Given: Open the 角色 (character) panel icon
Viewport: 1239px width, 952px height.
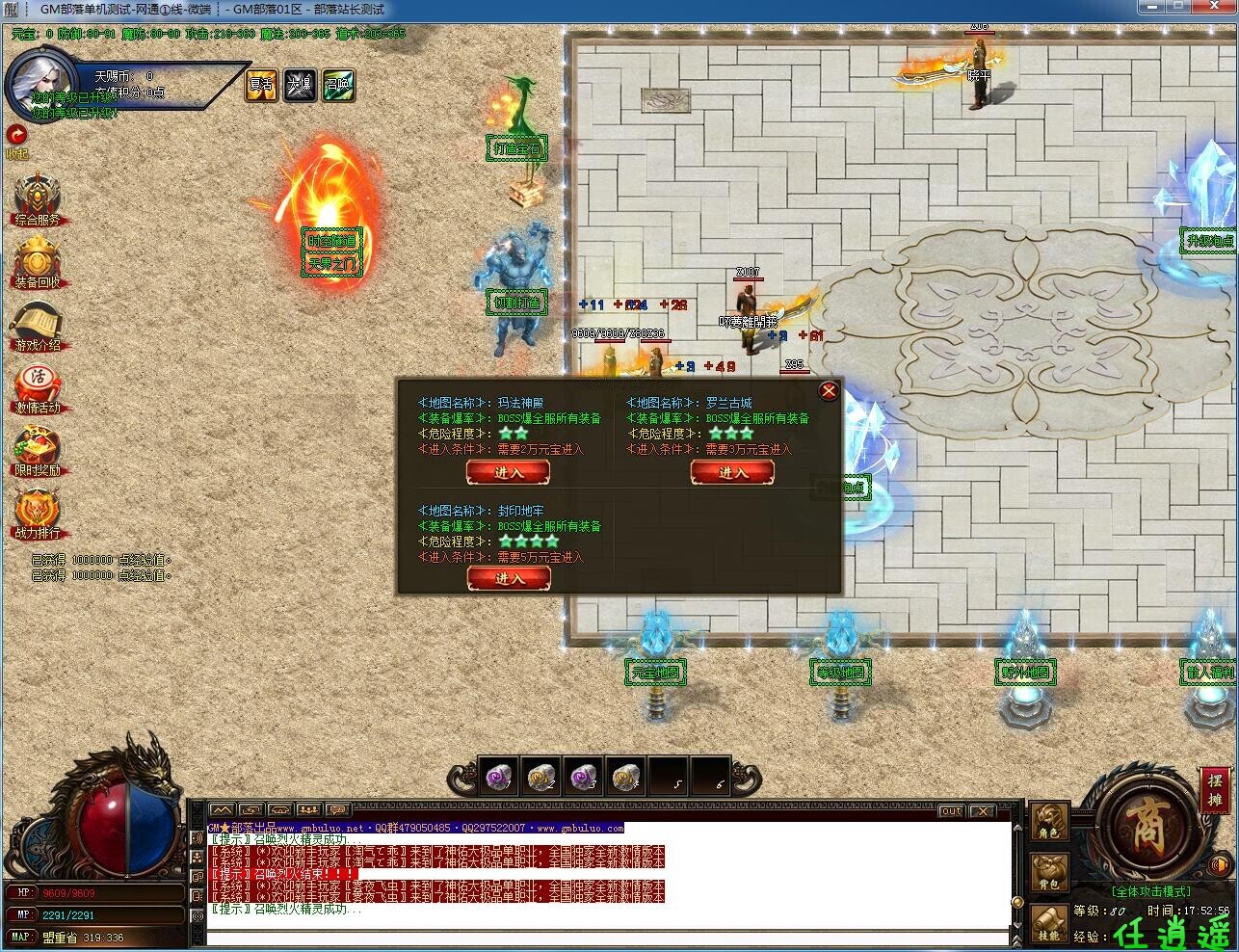Looking at the screenshot, I should pos(1048,821).
